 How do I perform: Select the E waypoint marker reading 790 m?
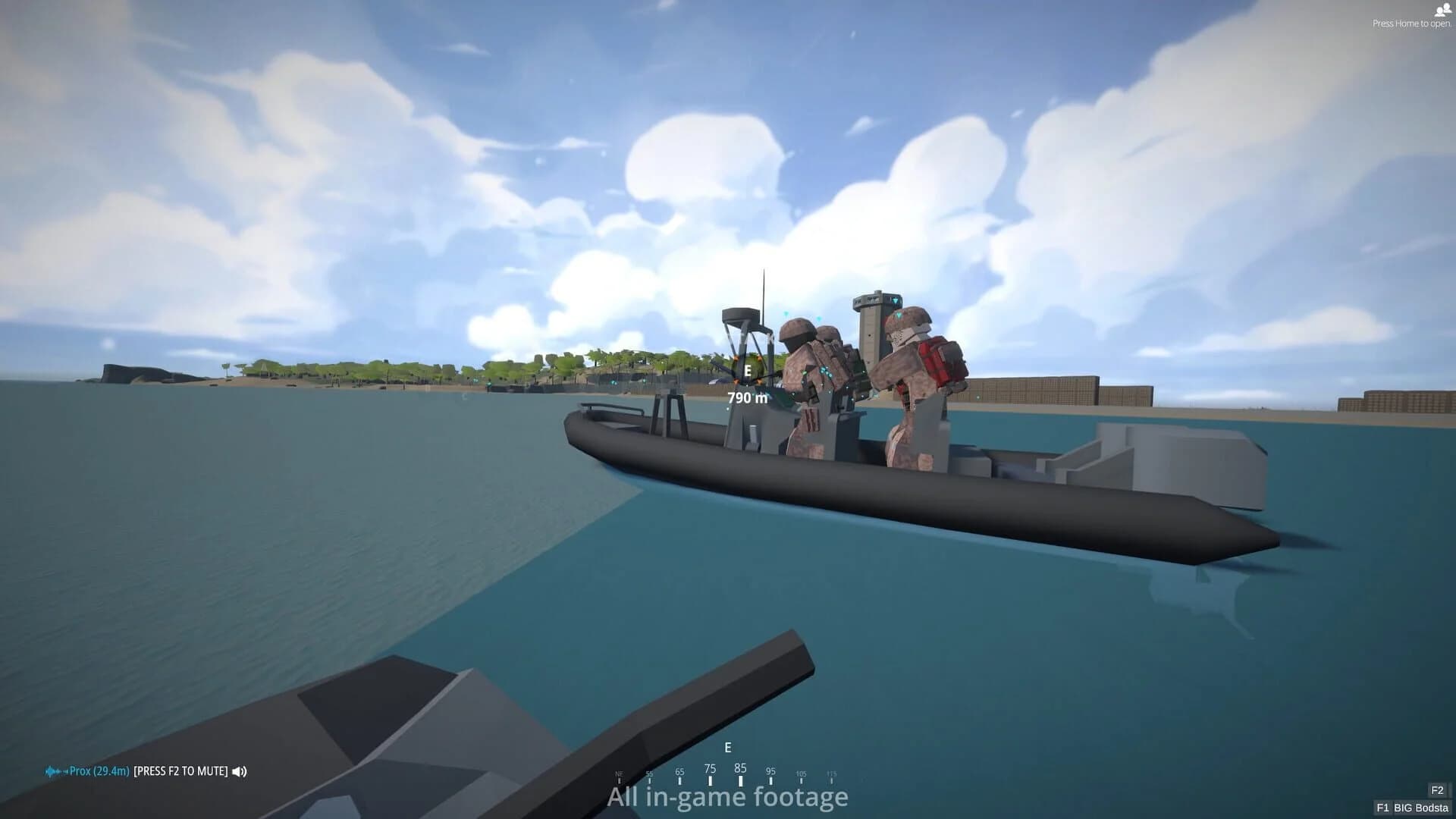tap(747, 381)
